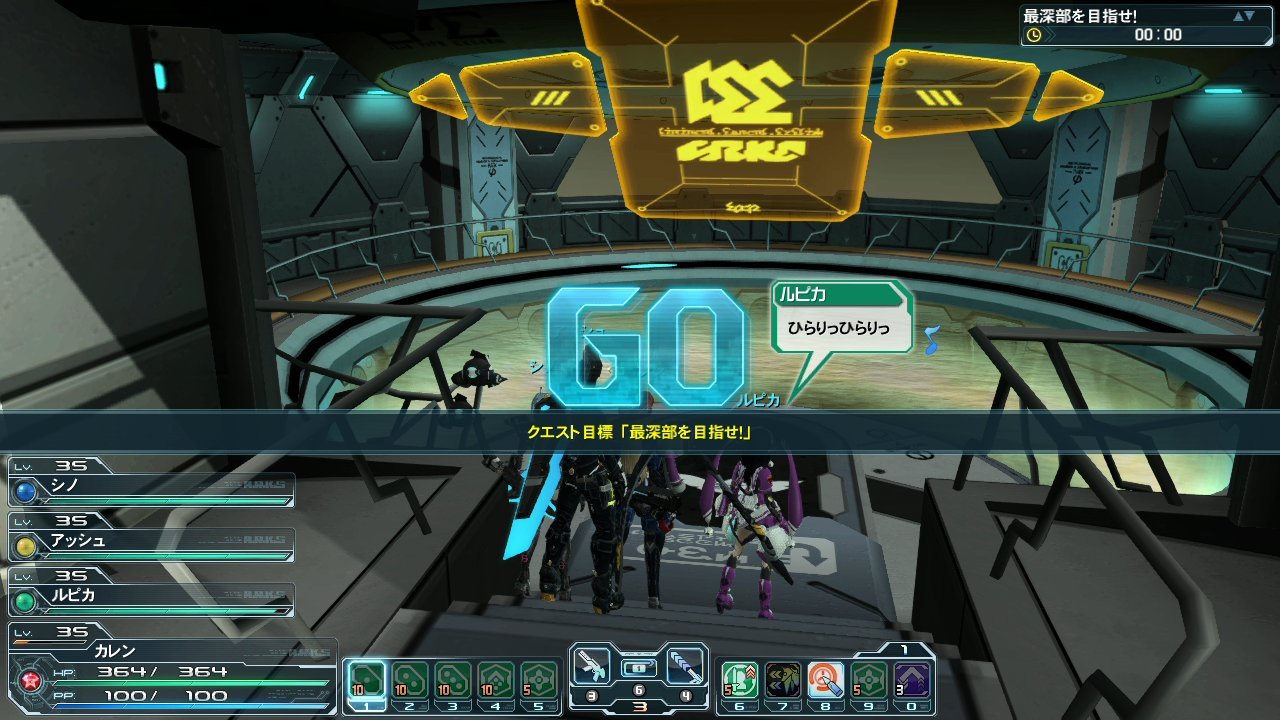Click カレン's own status panel
Viewport: 1280px width, 720px height.
[x=170, y=670]
